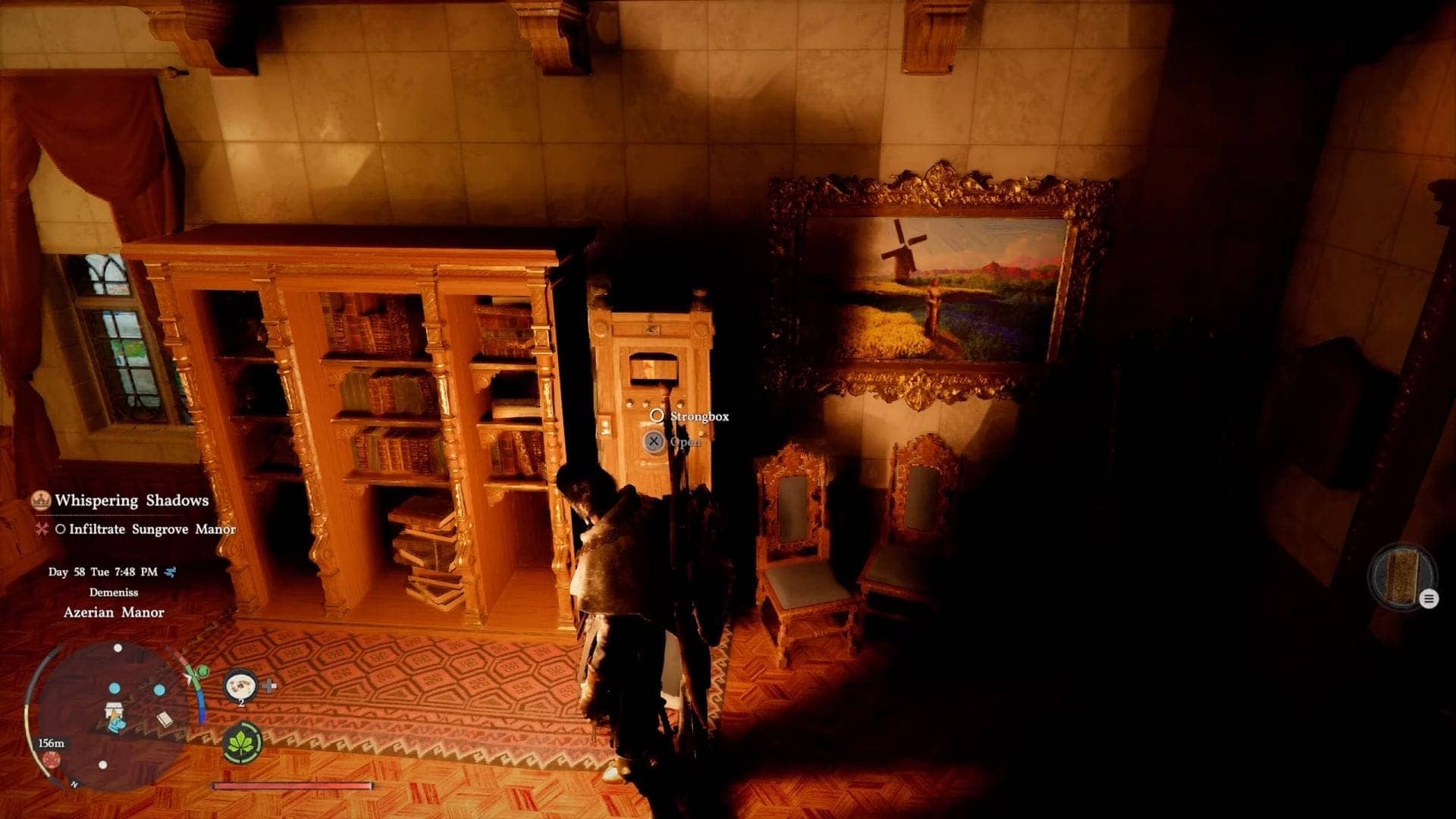Image resolution: width=1456 pixels, height=819 pixels.
Task: Click the Azerian Manor location label
Action: pyautogui.click(x=113, y=612)
